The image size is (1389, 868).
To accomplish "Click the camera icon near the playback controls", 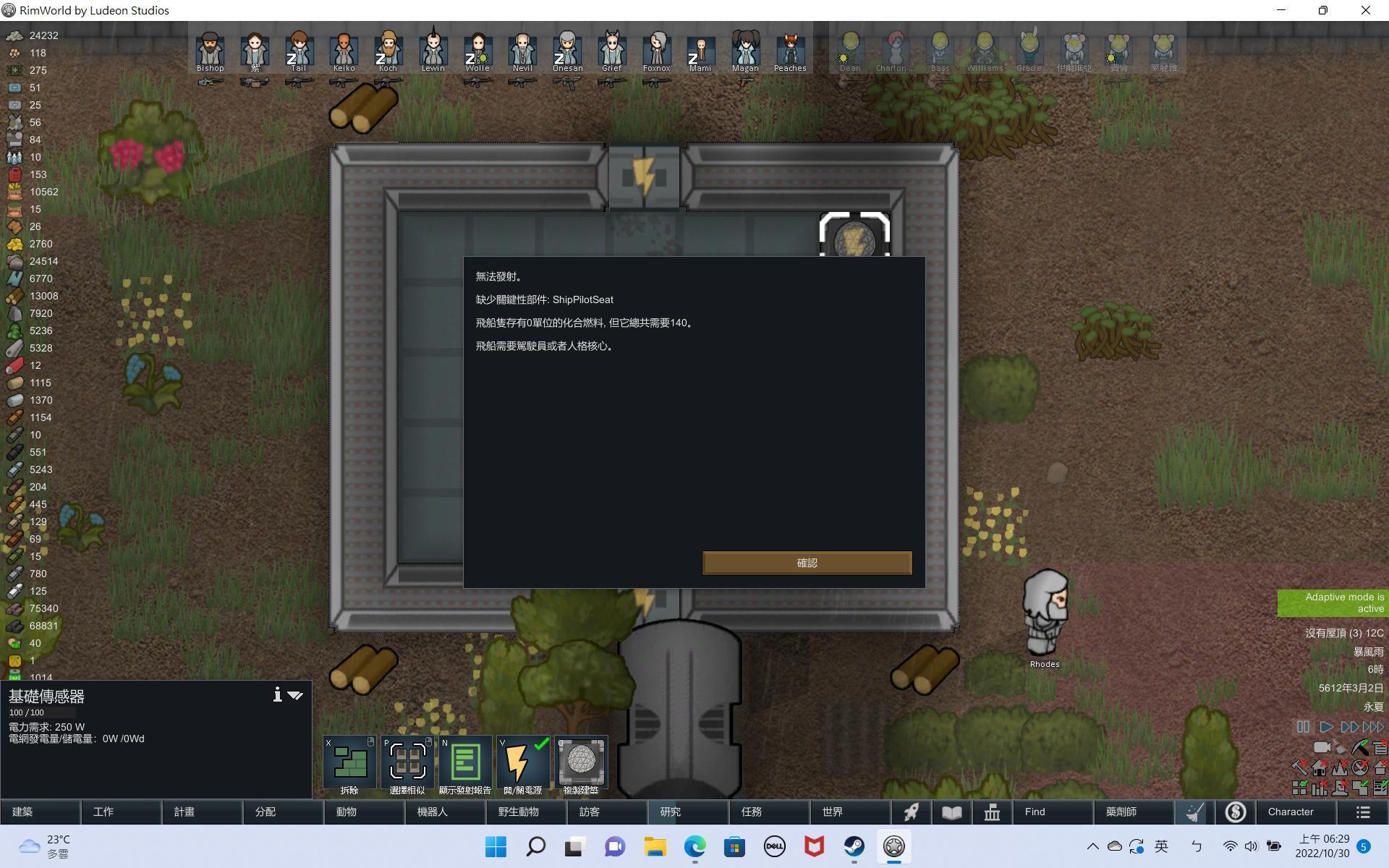I will coord(1322,747).
